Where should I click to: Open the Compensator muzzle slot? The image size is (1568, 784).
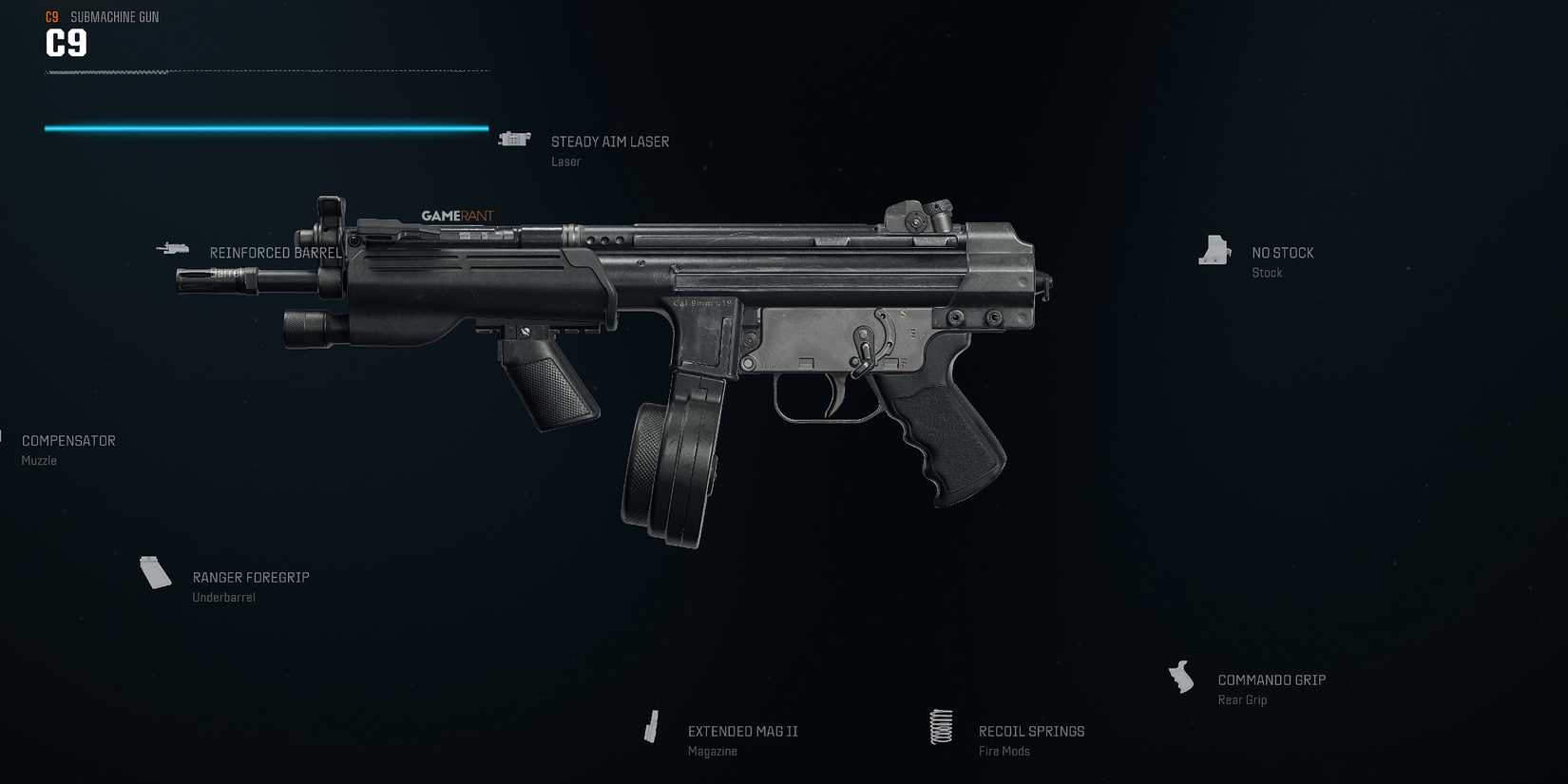click(x=68, y=440)
